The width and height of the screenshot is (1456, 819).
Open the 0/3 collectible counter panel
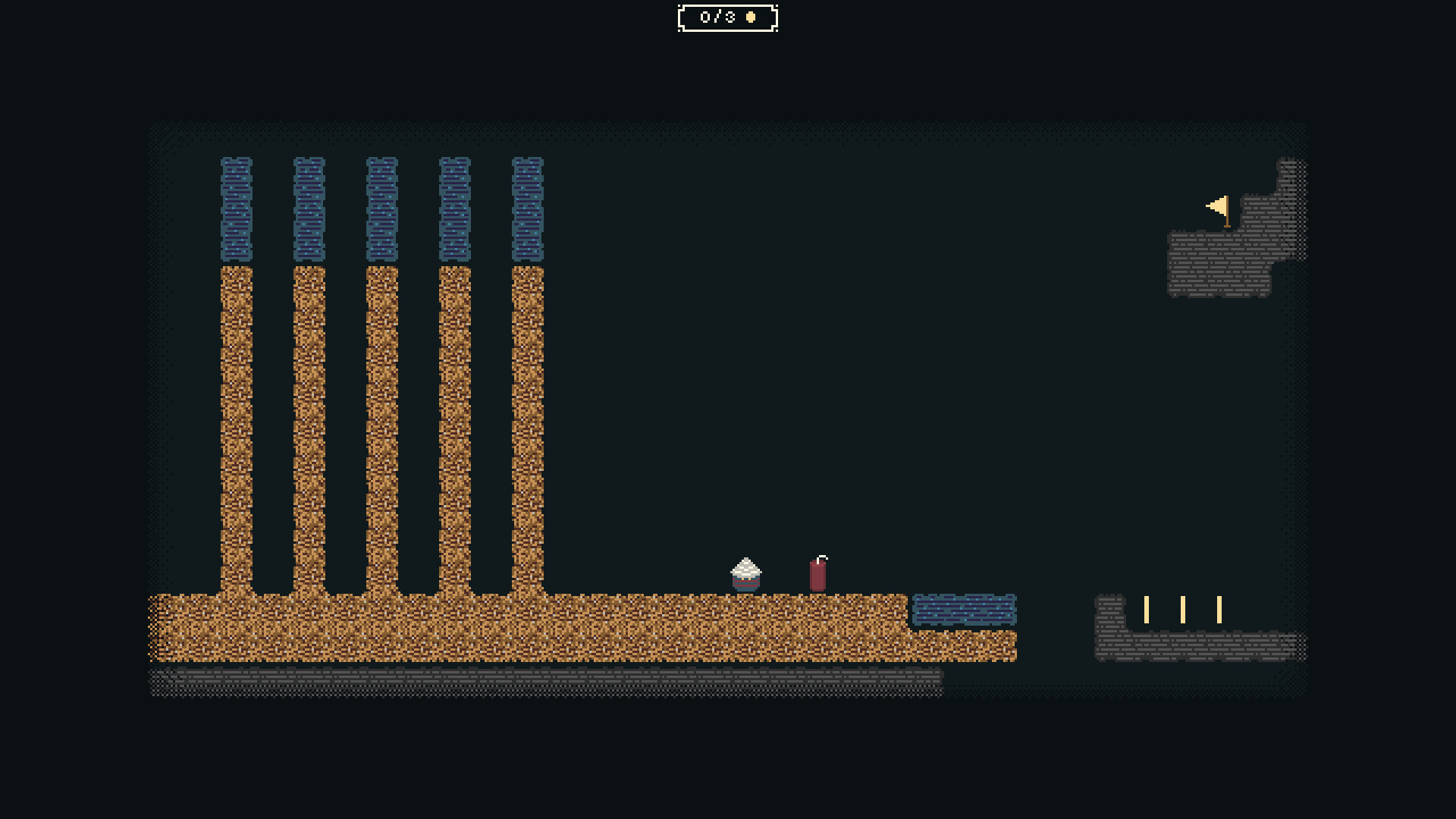(x=726, y=17)
